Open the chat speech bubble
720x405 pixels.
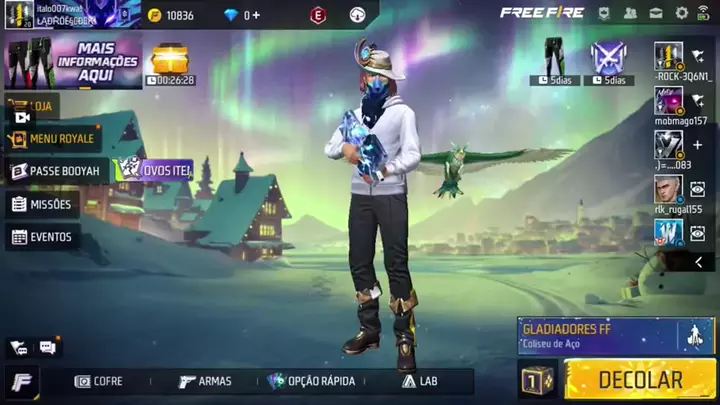tap(47, 347)
